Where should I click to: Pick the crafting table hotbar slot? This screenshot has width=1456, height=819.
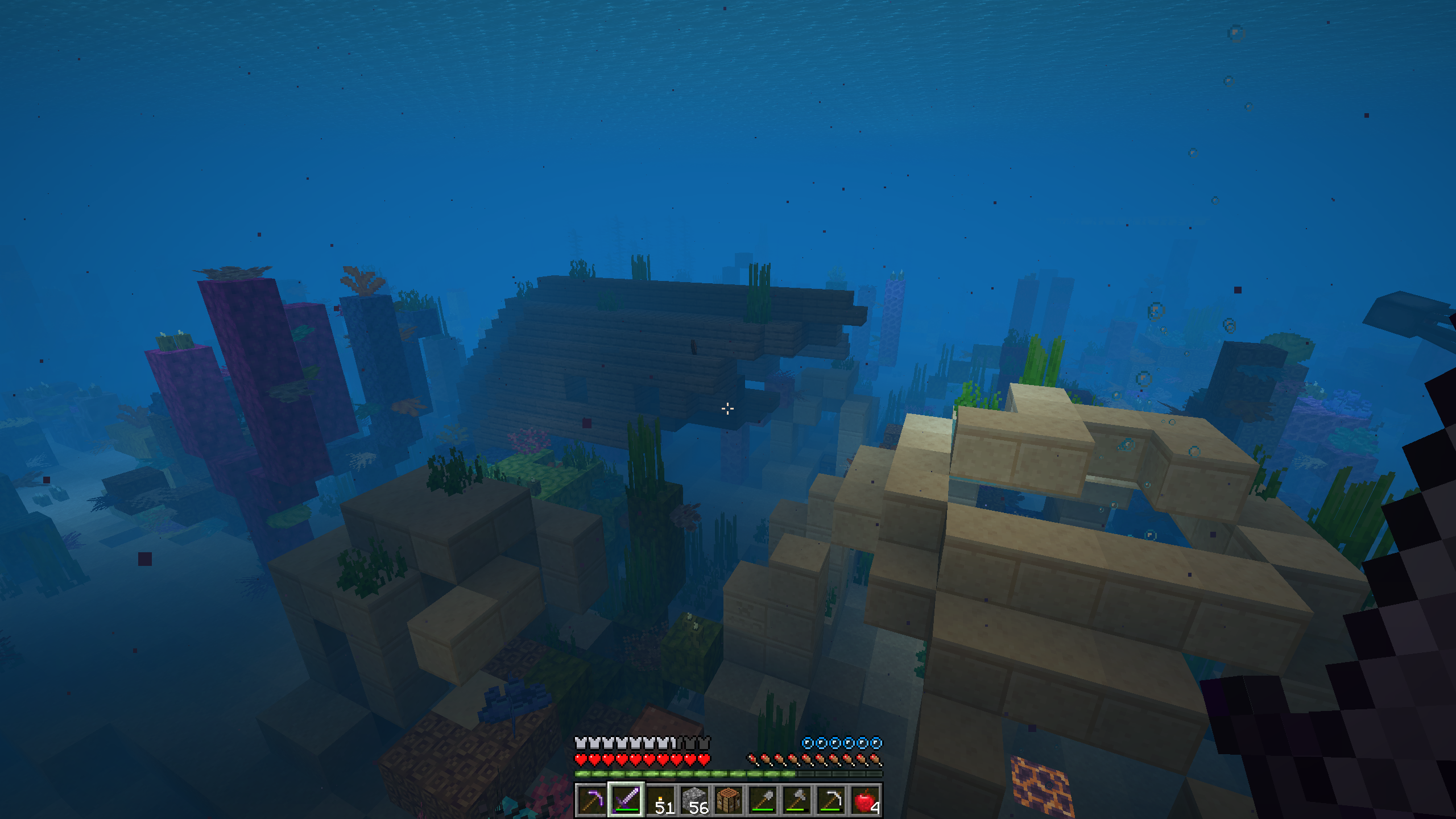click(x=729, y=800)
